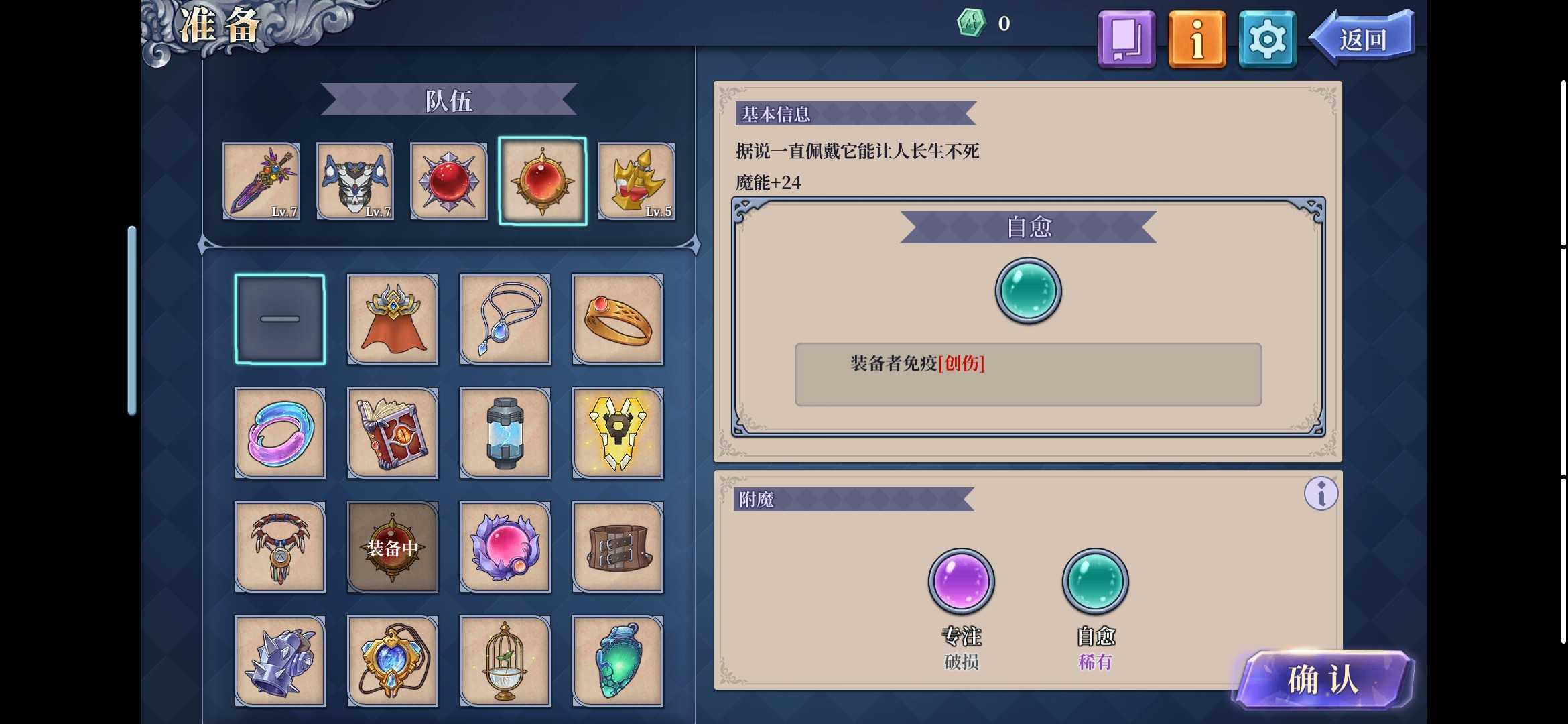Image resolution: width=1568 pixels, height=724 pixels.
Task: Select the yellow shield item
Action: (618, 432)
